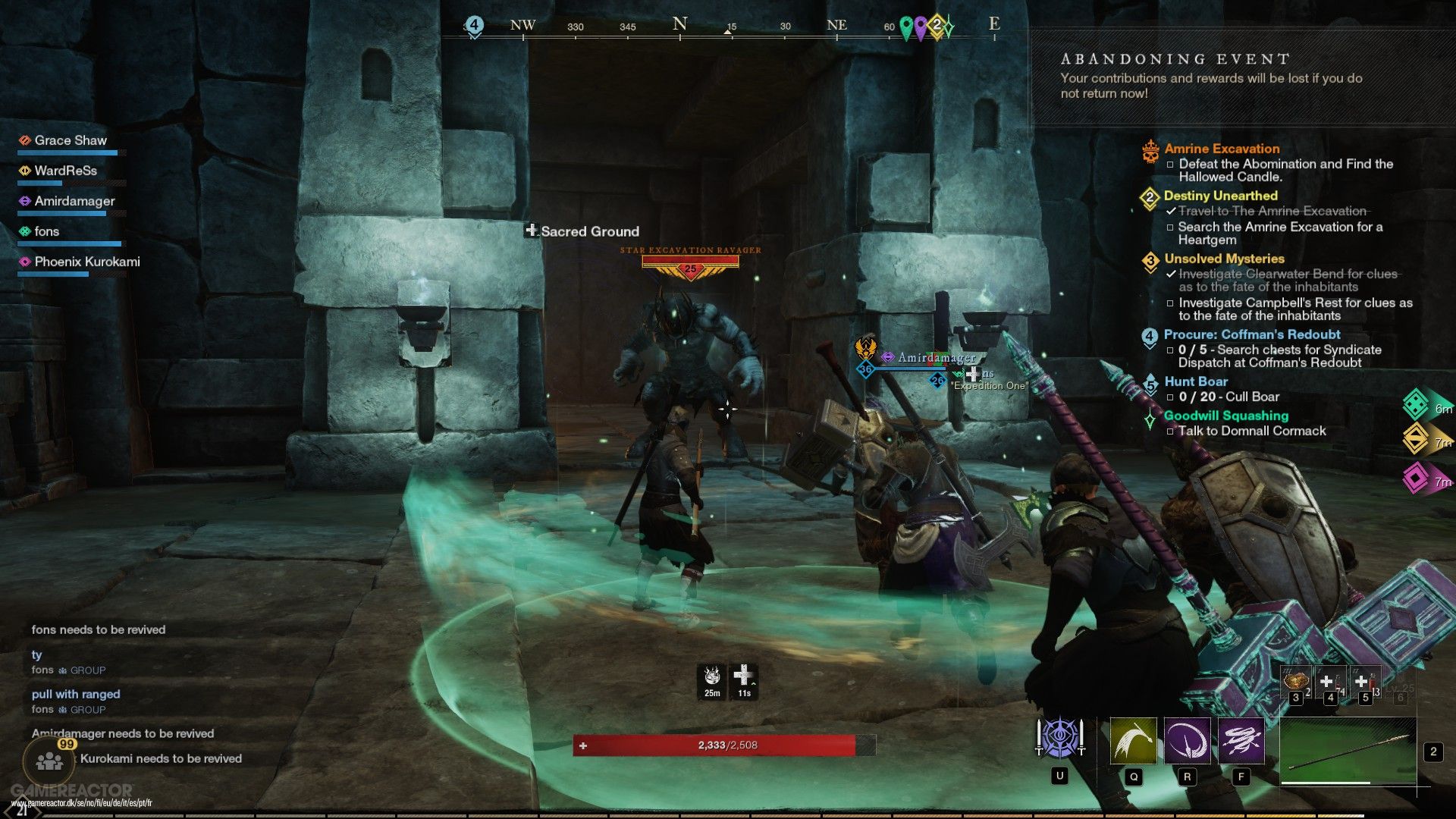
Task: Select the equipped spear weapon slot
Action: point(1348,751)
